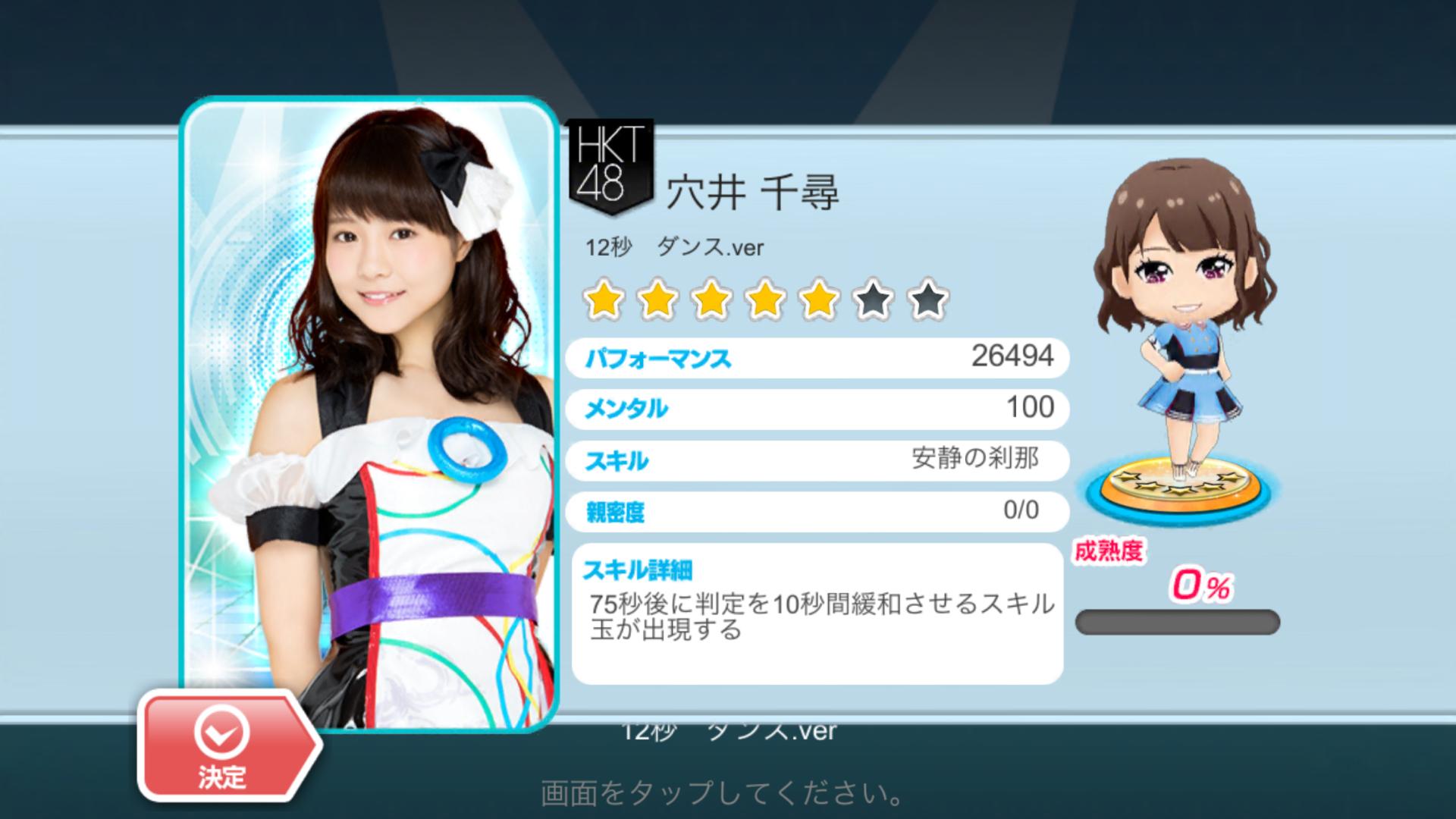
Task: Tap the スキル詳細 skill description panel
Action: 817,613
